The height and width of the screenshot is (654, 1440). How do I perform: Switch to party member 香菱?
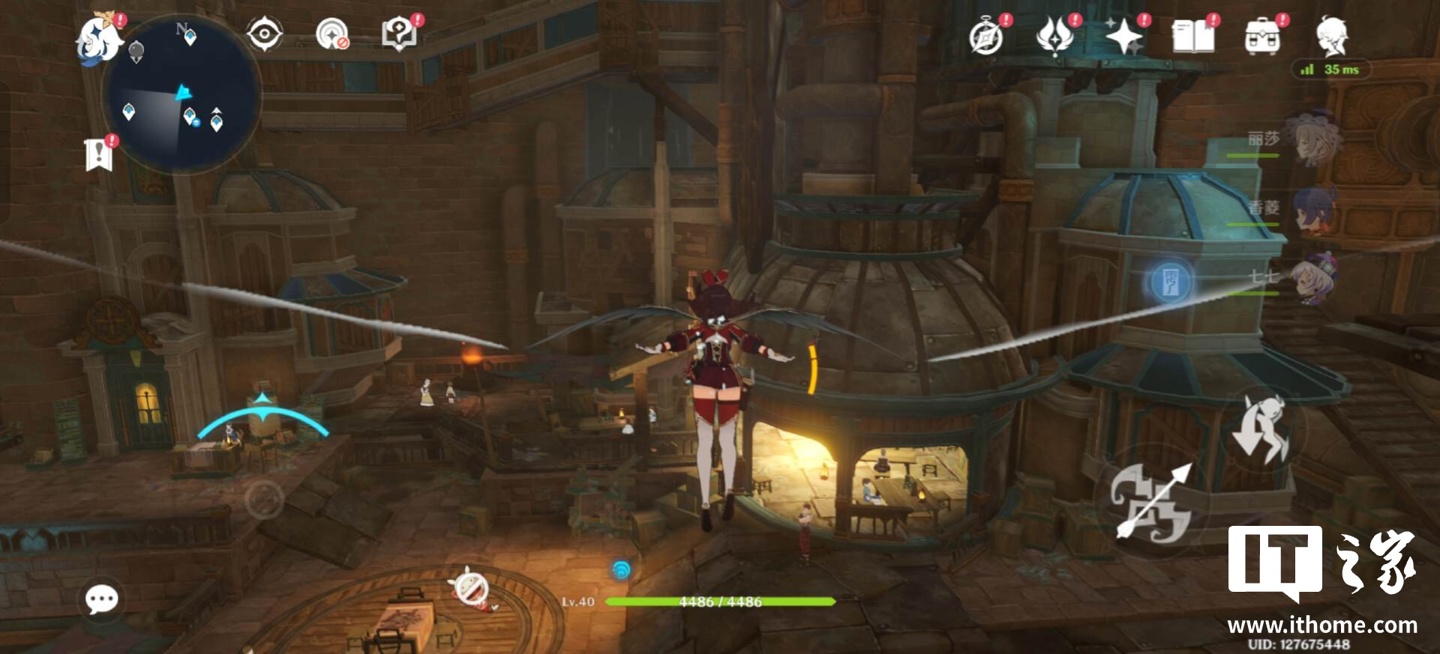click(x=1312, y=210)
